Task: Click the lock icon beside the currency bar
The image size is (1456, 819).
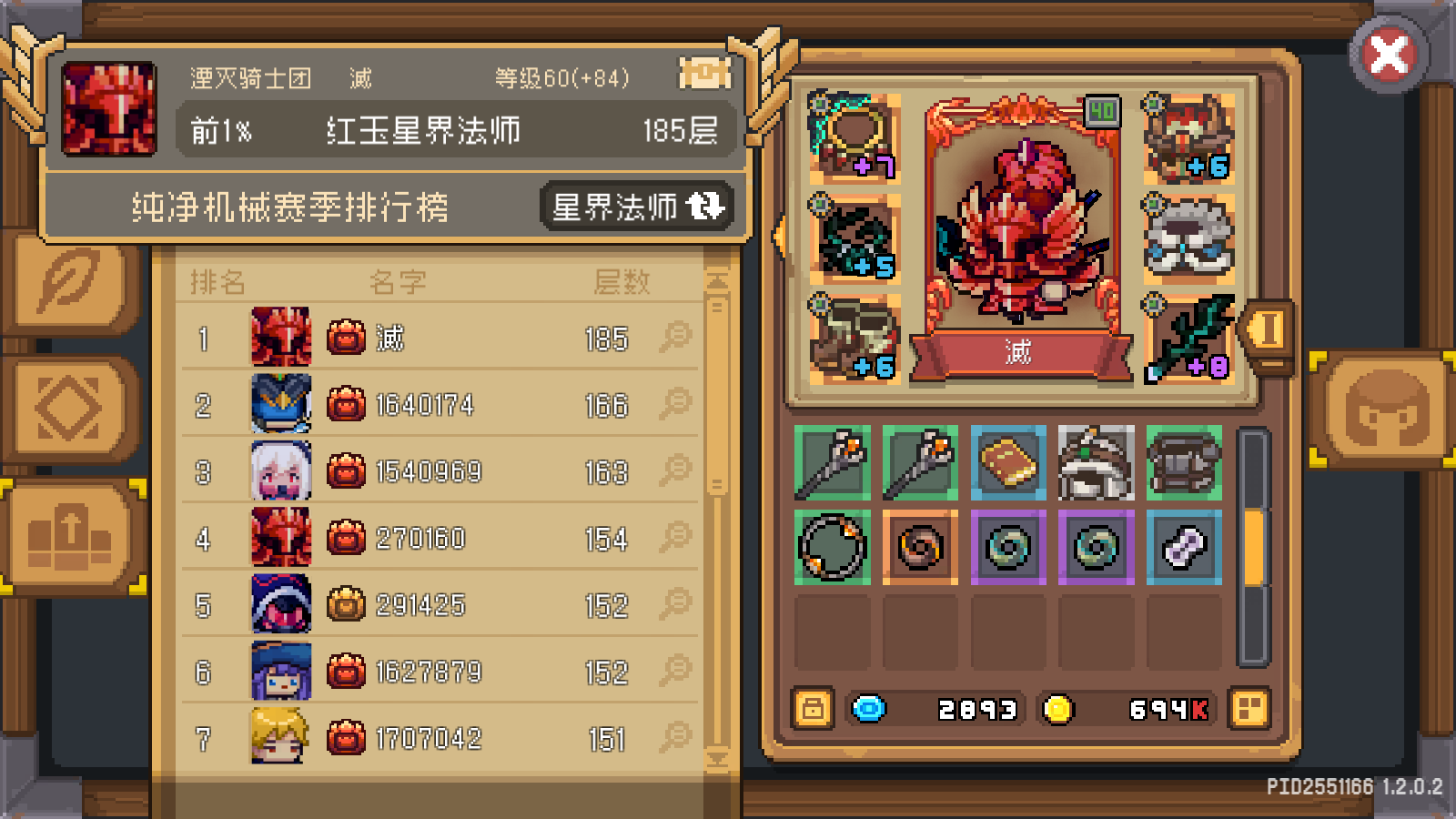Action: [811, 708]
